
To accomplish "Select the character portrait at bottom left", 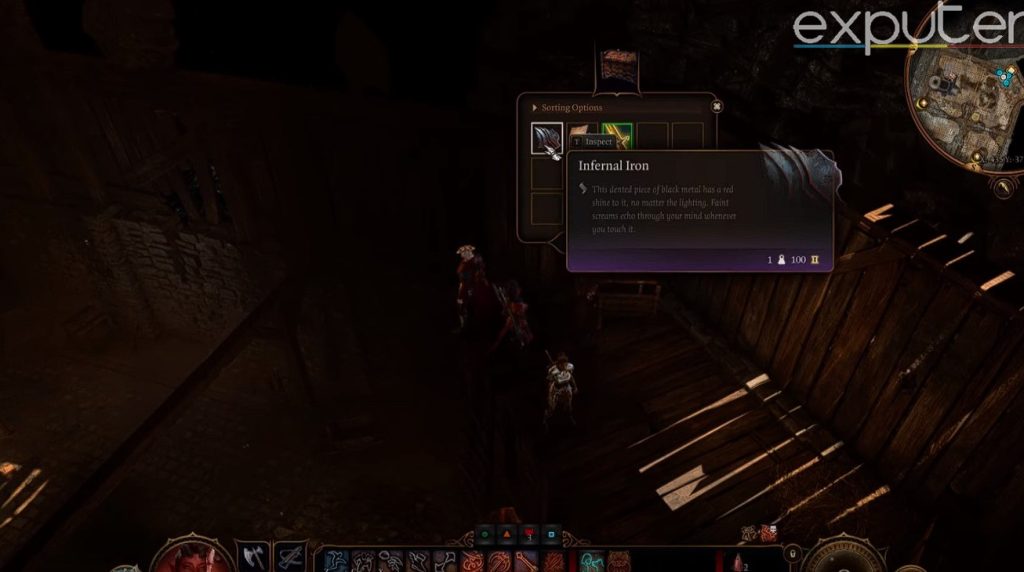I will point(190,556).
